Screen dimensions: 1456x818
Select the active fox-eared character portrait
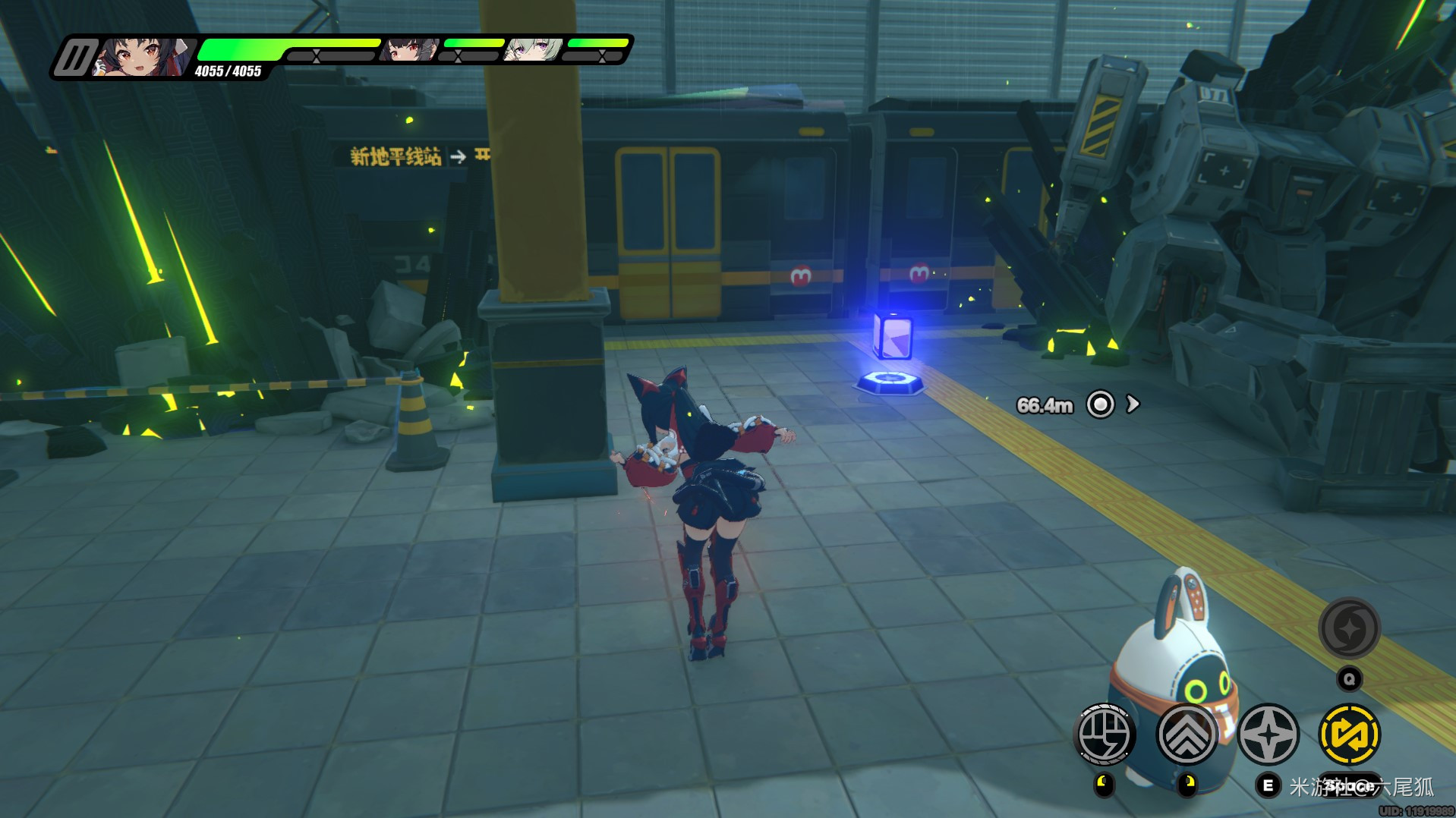[144, 56]
